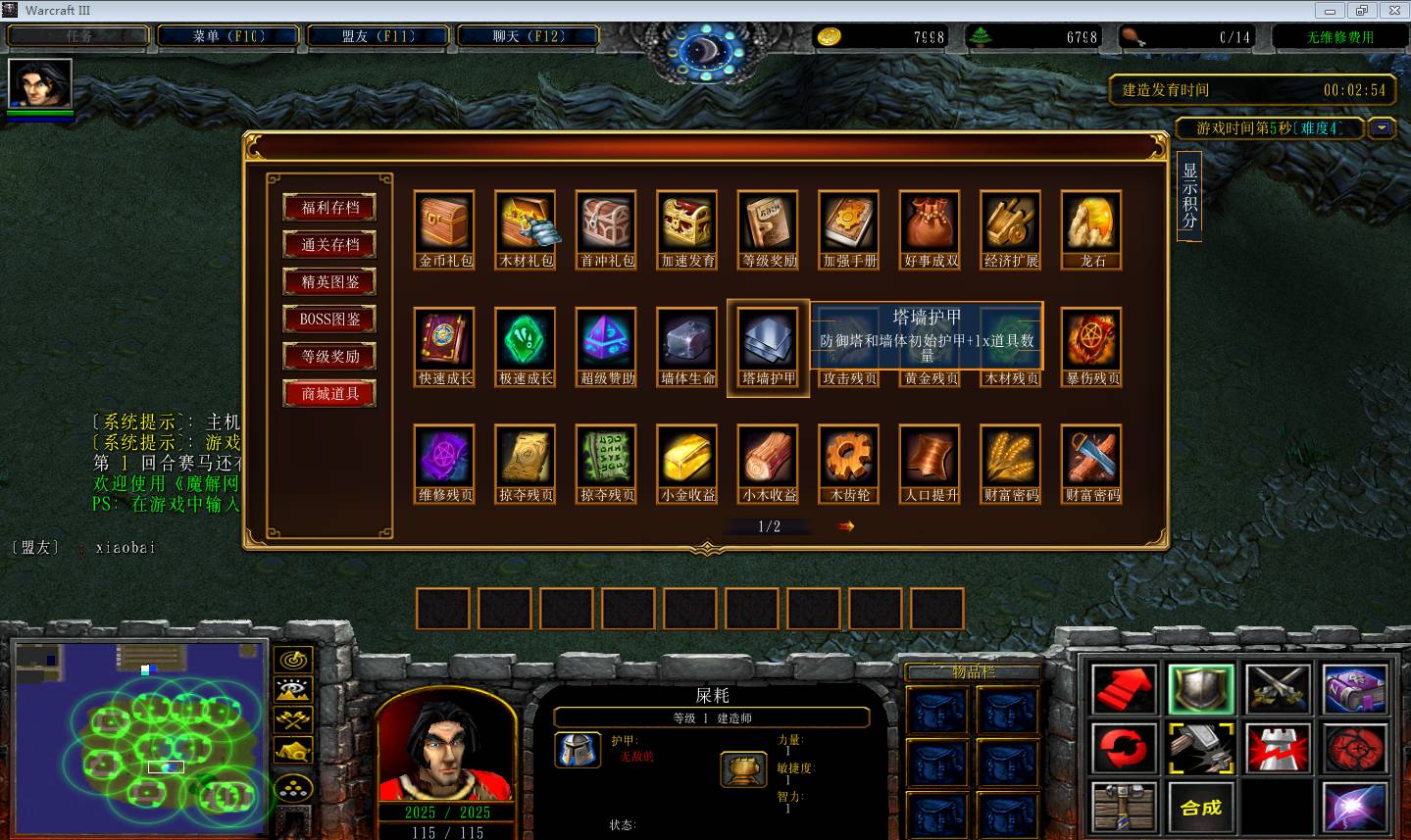
Task: Open the BOSS图鉴 tab
Action: coord(329,320)
